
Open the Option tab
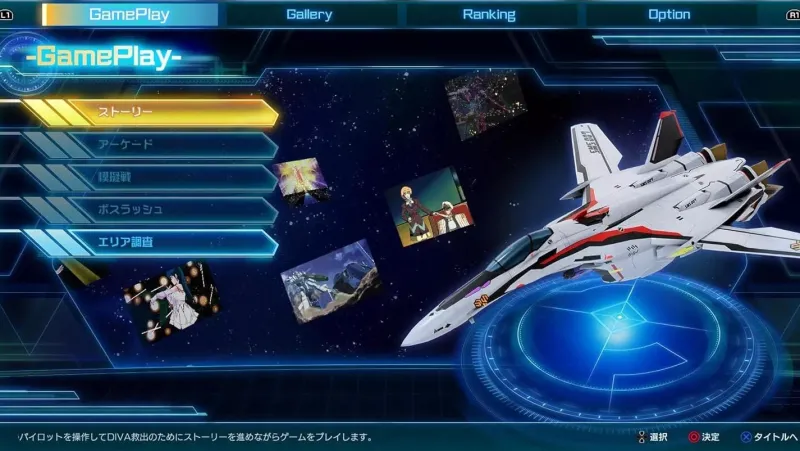pyautogui.click(x=669, y=14)
